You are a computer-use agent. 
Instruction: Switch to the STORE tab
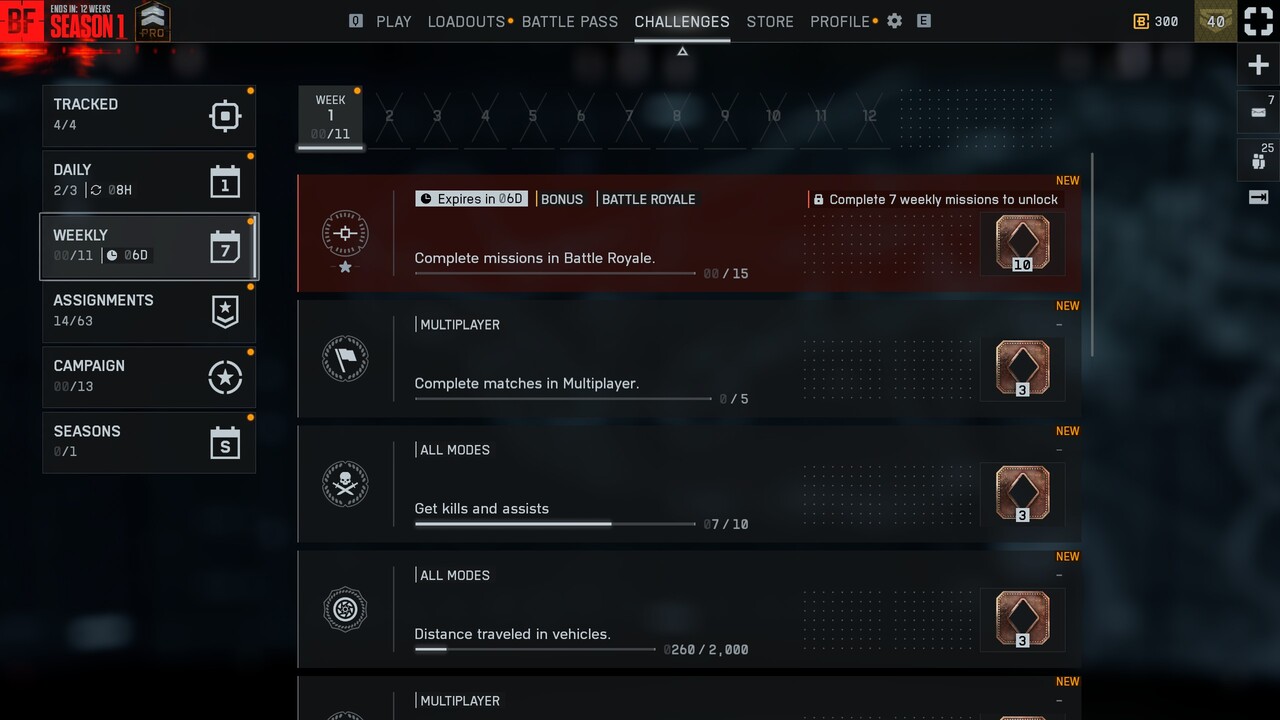[770, 21]
